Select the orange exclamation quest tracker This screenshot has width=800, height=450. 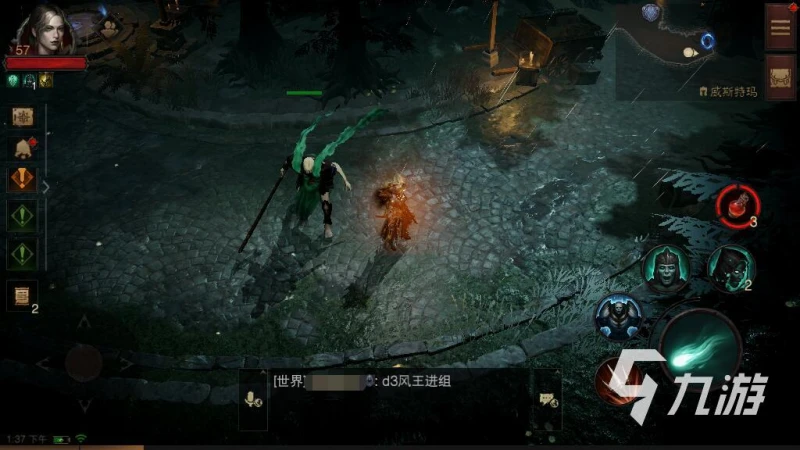tap(23, 181)
